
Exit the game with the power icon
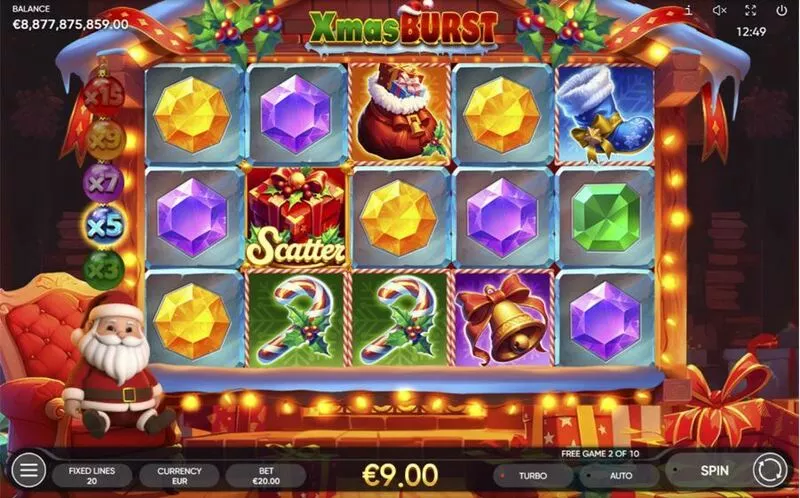click(781, 10)
